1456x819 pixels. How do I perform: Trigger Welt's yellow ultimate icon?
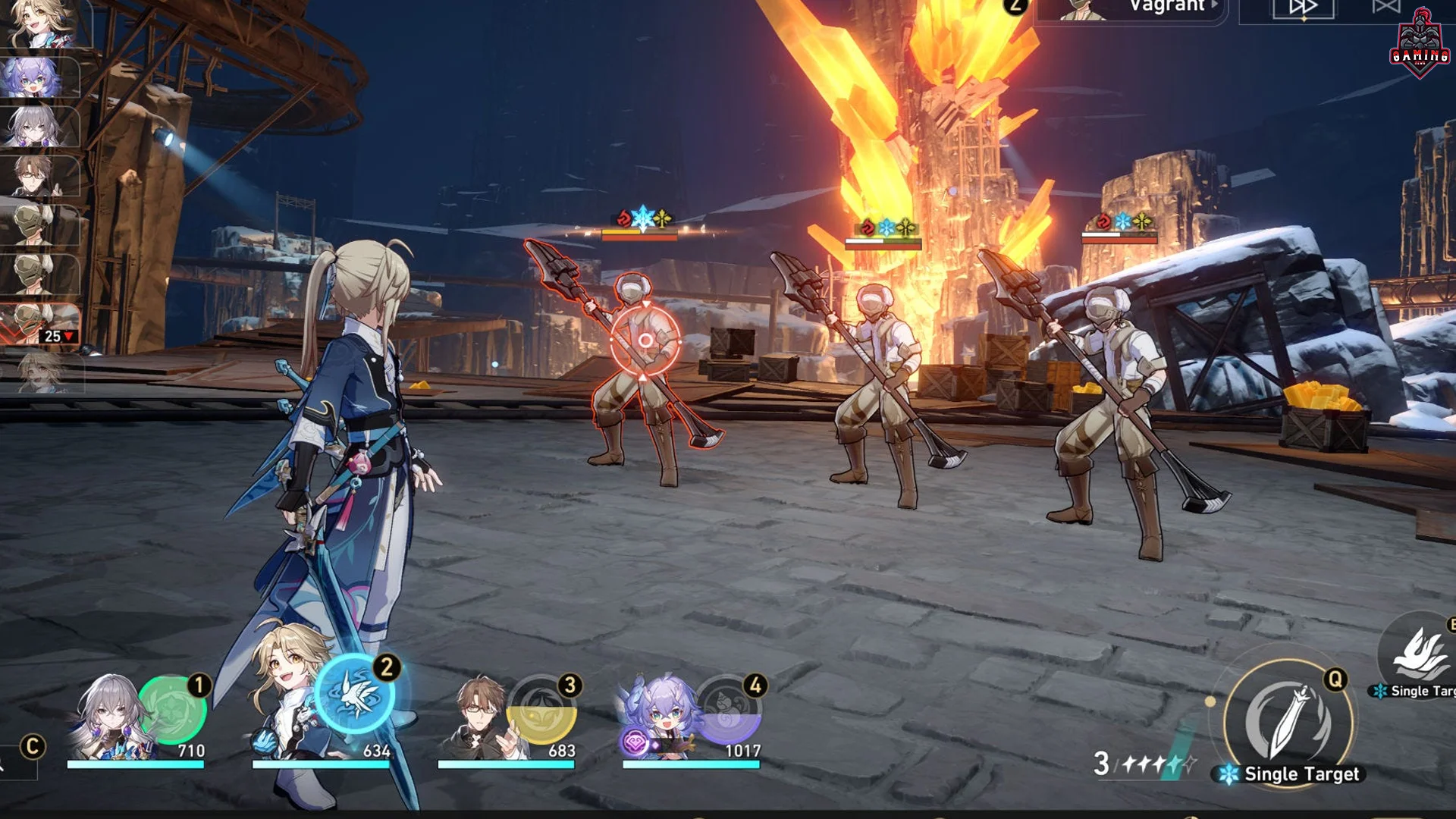coord(543,711)
